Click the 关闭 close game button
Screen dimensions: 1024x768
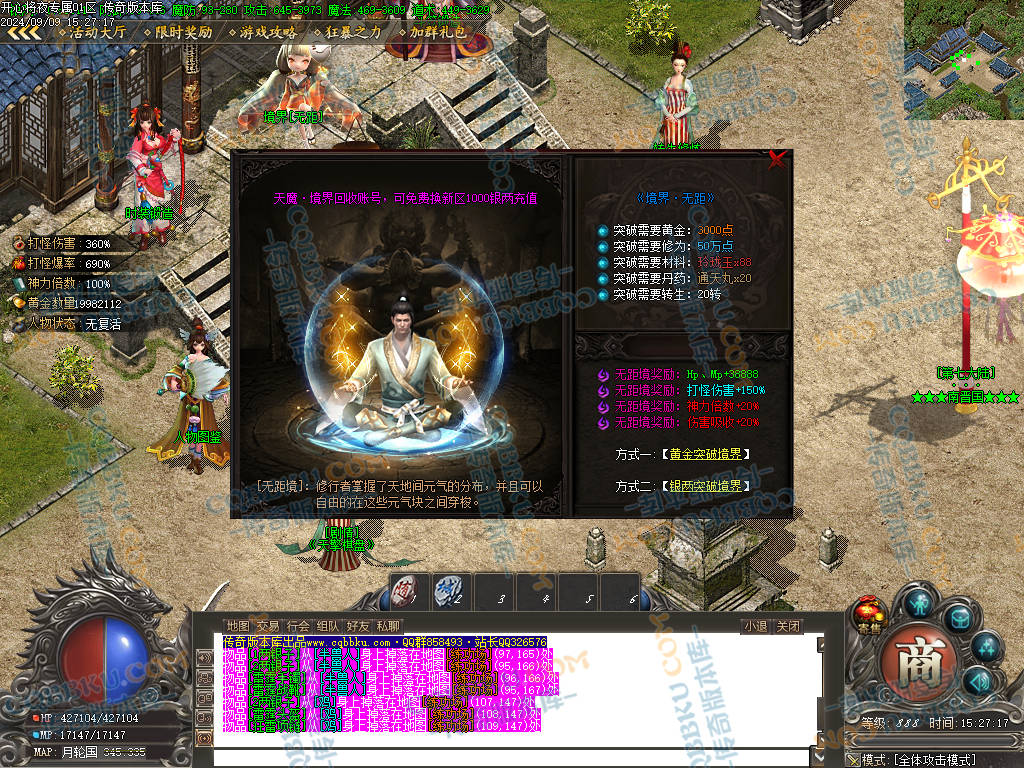click(x=788, y=626)
